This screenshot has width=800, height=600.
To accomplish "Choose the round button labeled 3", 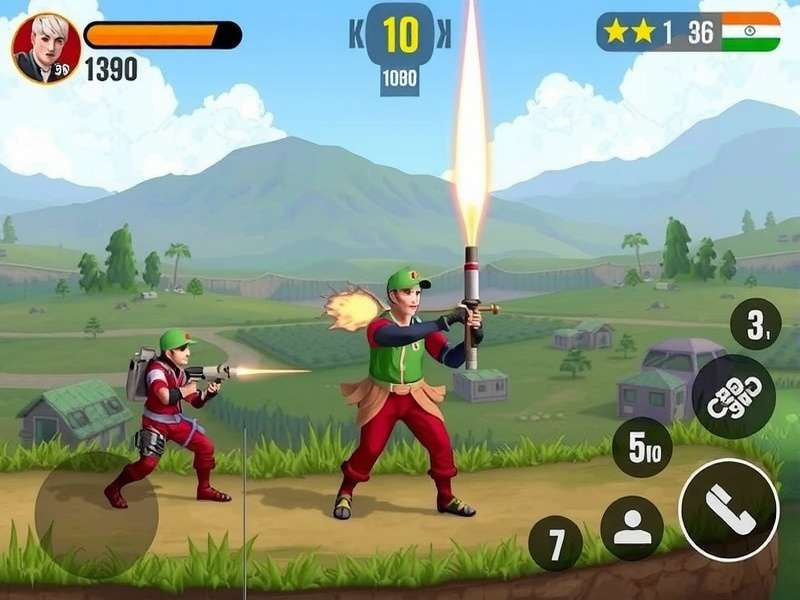I will coord(756,324).
